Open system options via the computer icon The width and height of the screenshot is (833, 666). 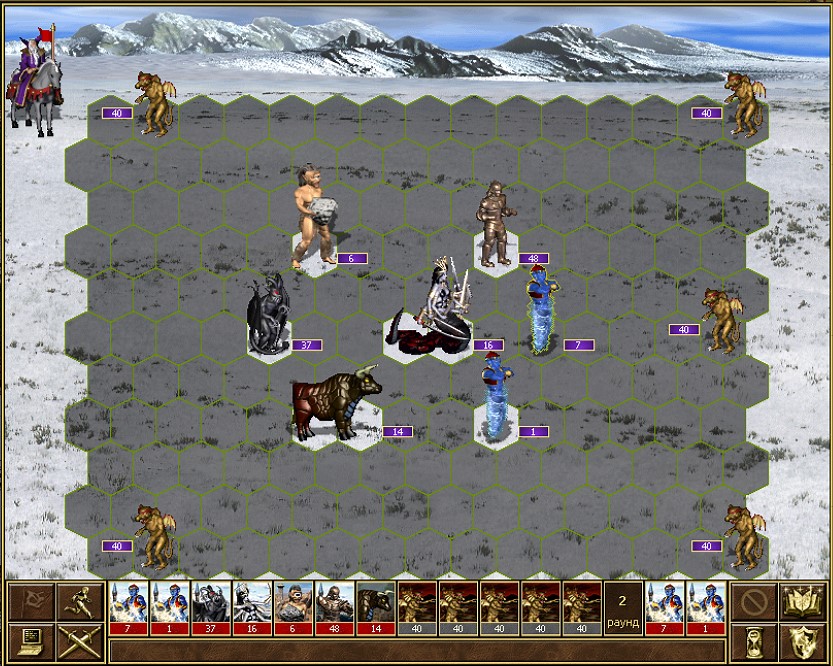tap(29, 640)
